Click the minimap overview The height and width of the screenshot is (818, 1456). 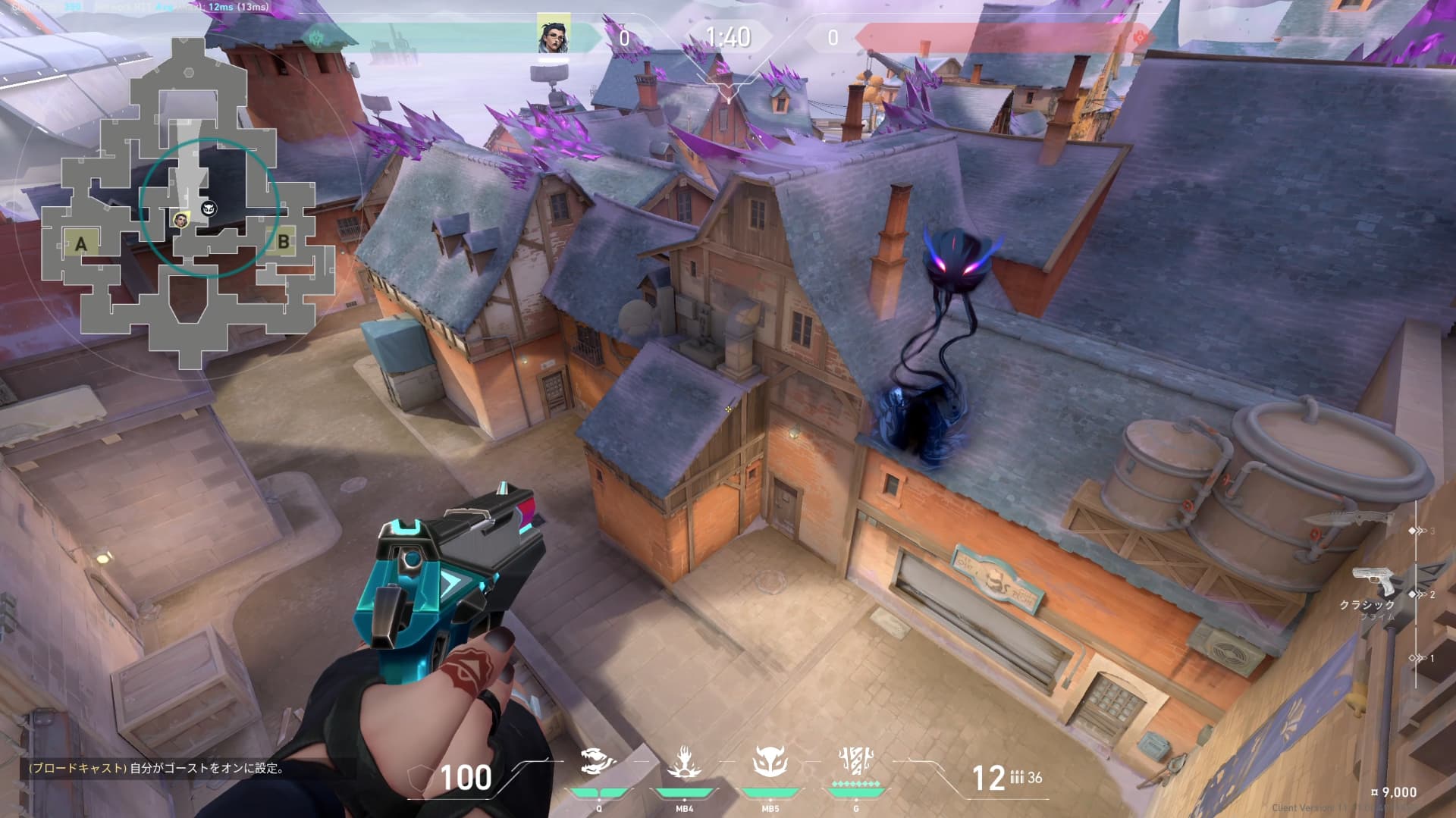click(x=186, y=205)
